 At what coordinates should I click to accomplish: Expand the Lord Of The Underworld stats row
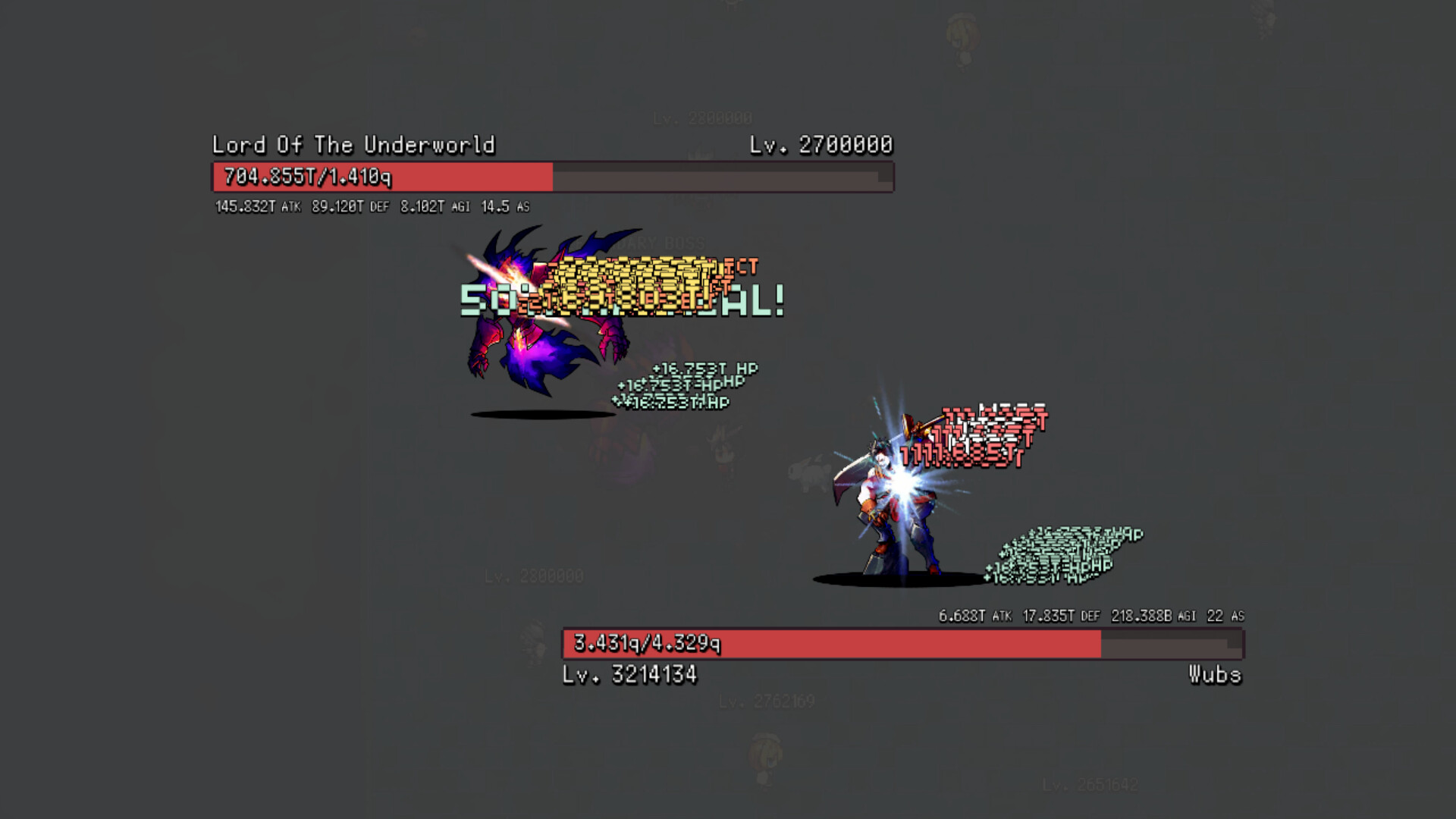point(364,206)
